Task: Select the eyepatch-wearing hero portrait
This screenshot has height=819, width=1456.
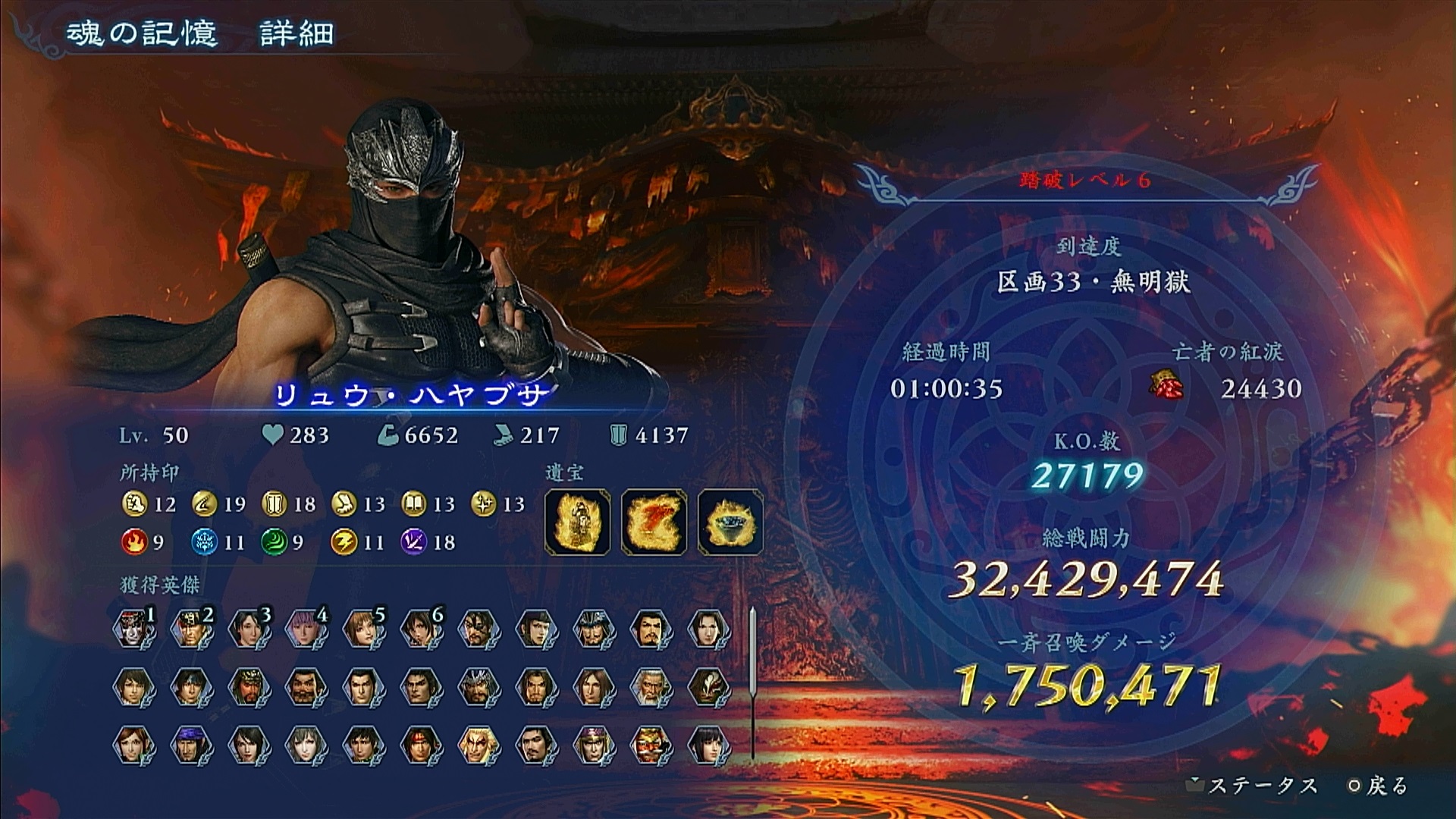Action: click(x=479, y=629)
